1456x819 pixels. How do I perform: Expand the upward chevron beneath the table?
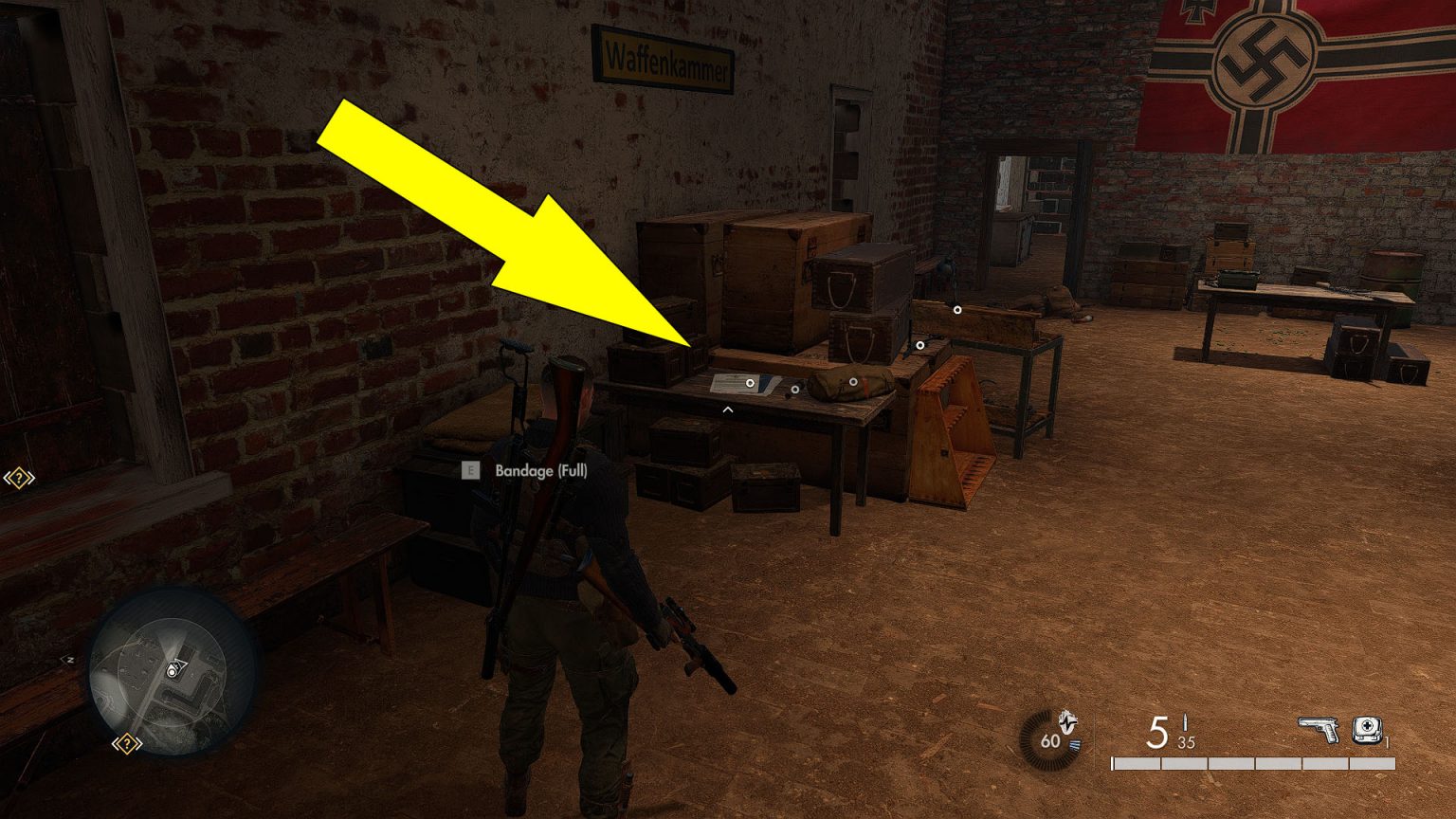point(727,409)
